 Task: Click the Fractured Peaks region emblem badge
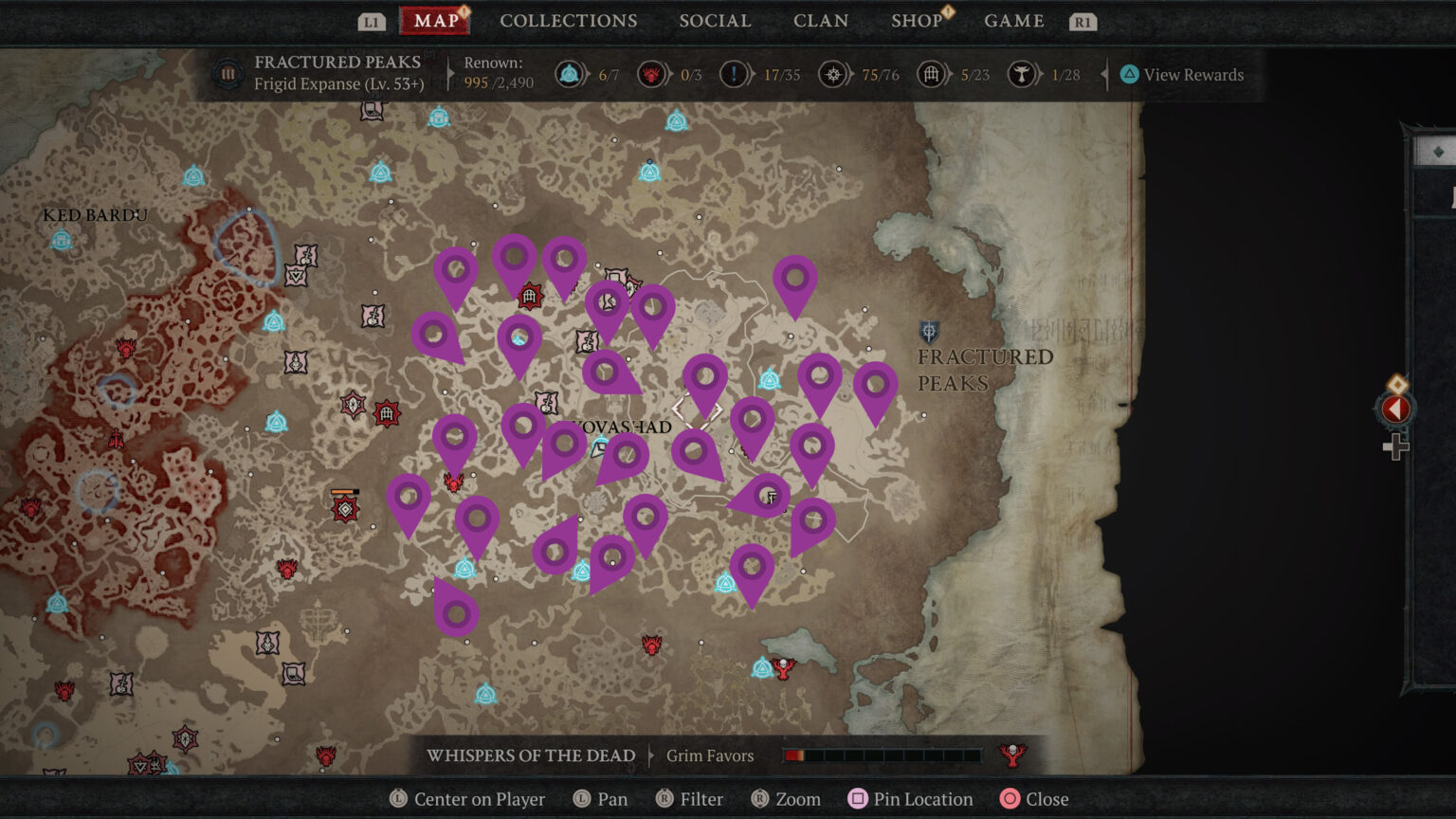pos(227,73)
